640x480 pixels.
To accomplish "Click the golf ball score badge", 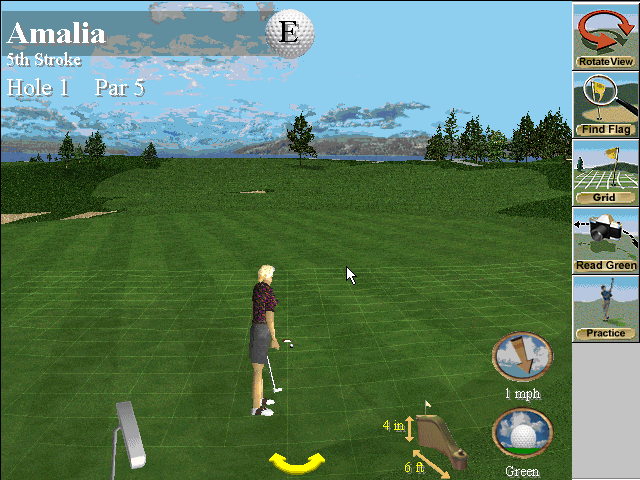I will [288, 32].
